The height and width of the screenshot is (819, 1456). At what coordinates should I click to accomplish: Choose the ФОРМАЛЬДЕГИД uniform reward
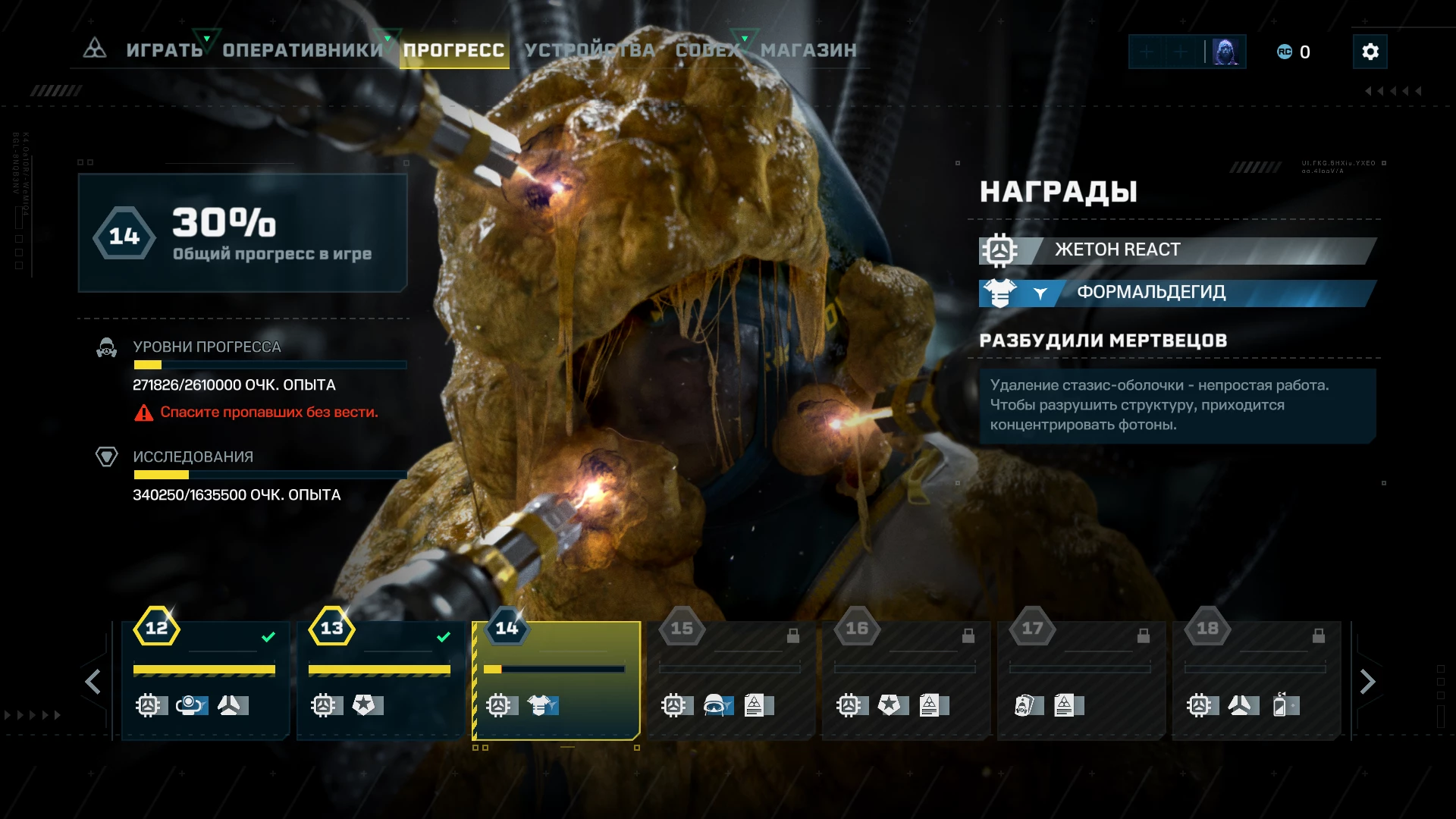[1177, 293]
